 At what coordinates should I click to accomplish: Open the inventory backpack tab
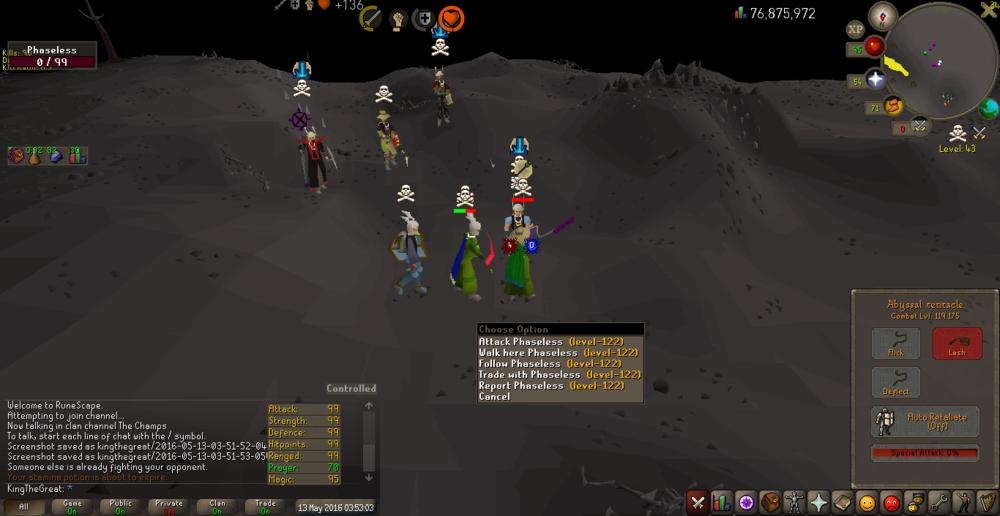pyautogui.click(x=769, y=502)
